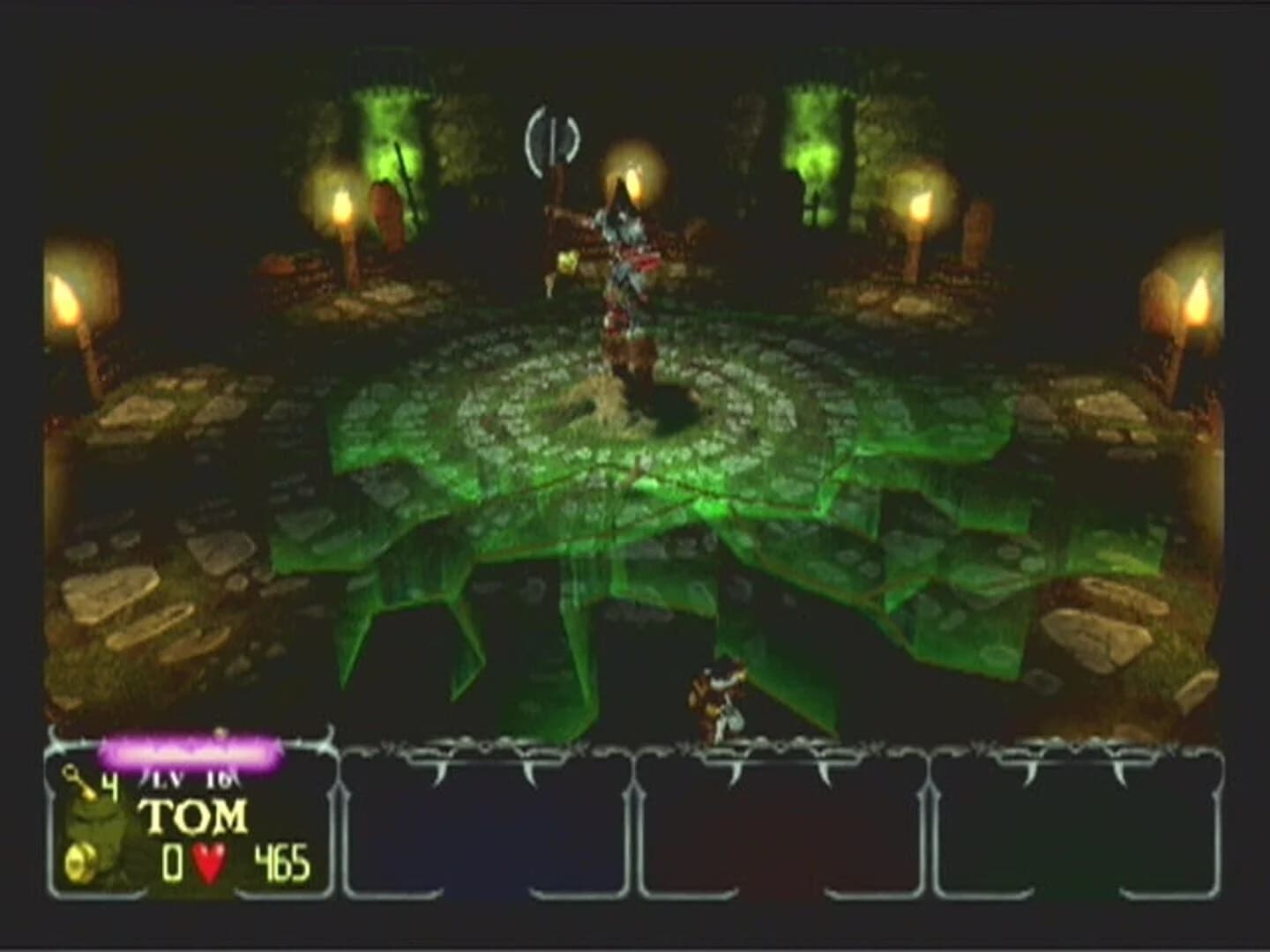This screenshot has width=1270, height=952.
Task: Toggle the purple health bar above Tom
Action: [190, 751]
